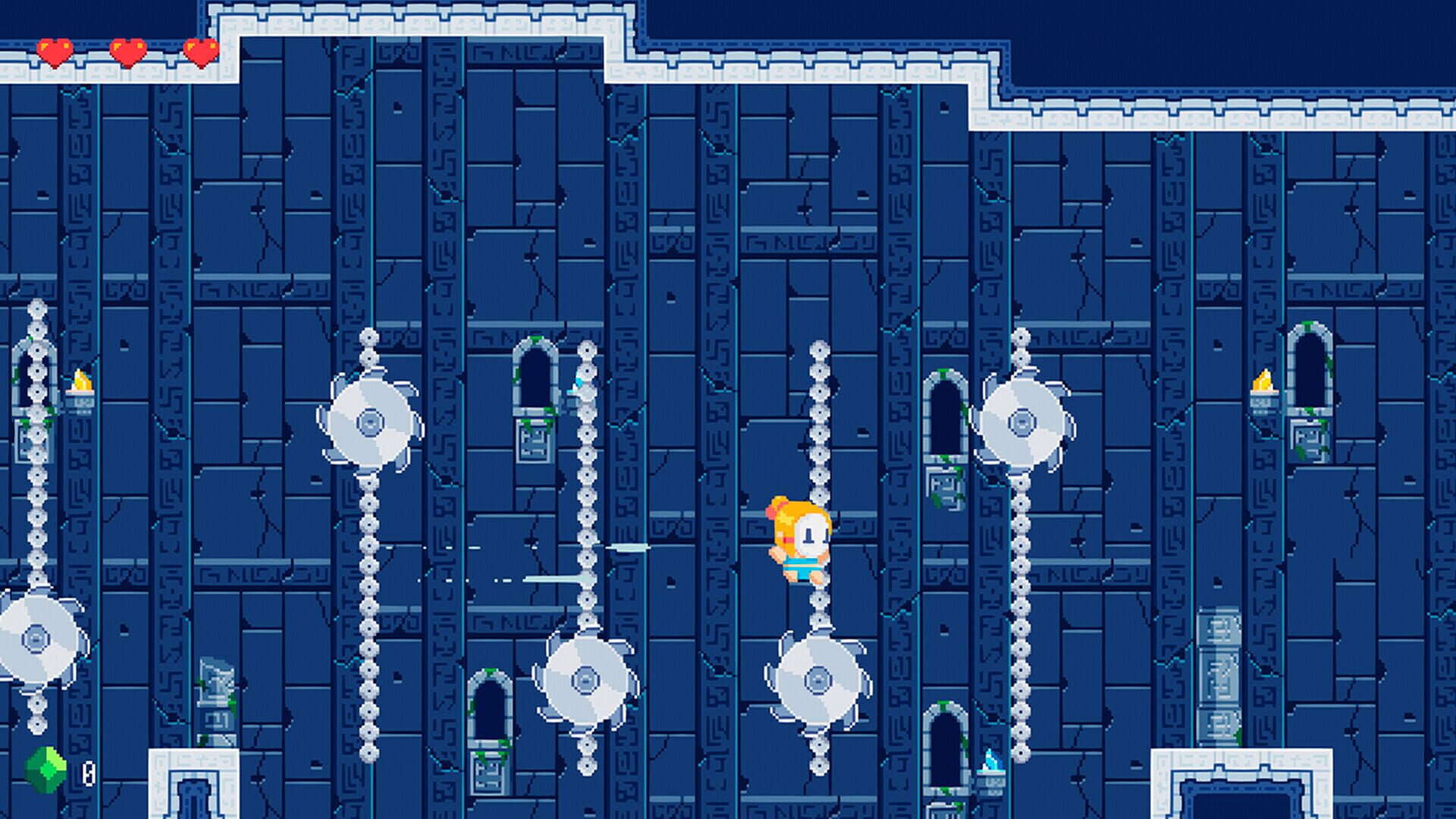This screenshot has width=1456, height=819.
Task: Select the second heart in the health bar
Action: (127, 52)
